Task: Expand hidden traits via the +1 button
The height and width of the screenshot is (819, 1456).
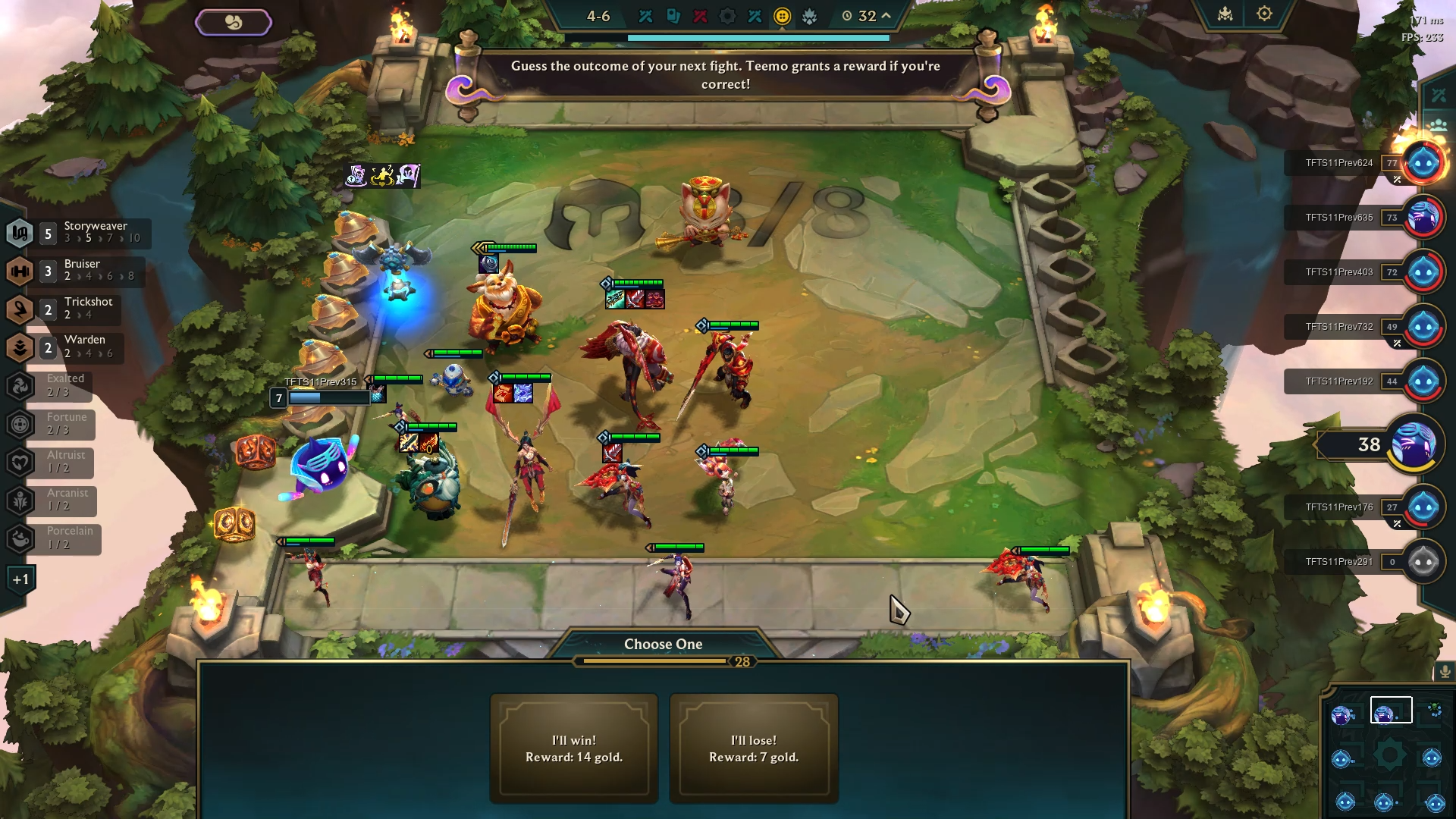Action: 21,578
